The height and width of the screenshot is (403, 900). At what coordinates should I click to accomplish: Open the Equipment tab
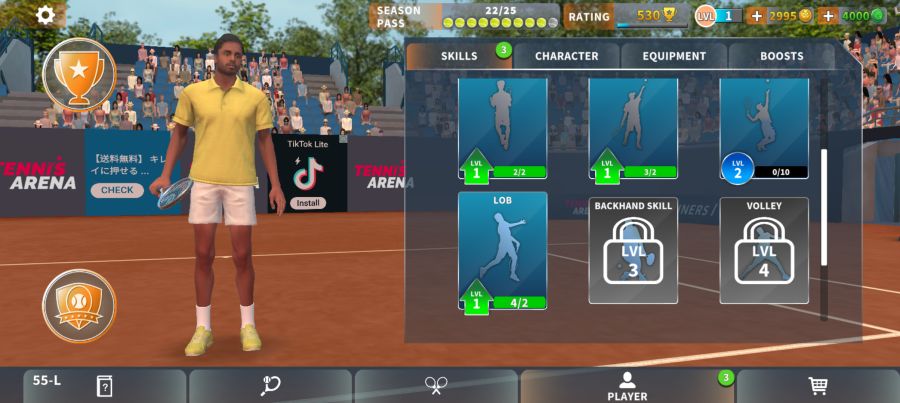click(674, 56)
